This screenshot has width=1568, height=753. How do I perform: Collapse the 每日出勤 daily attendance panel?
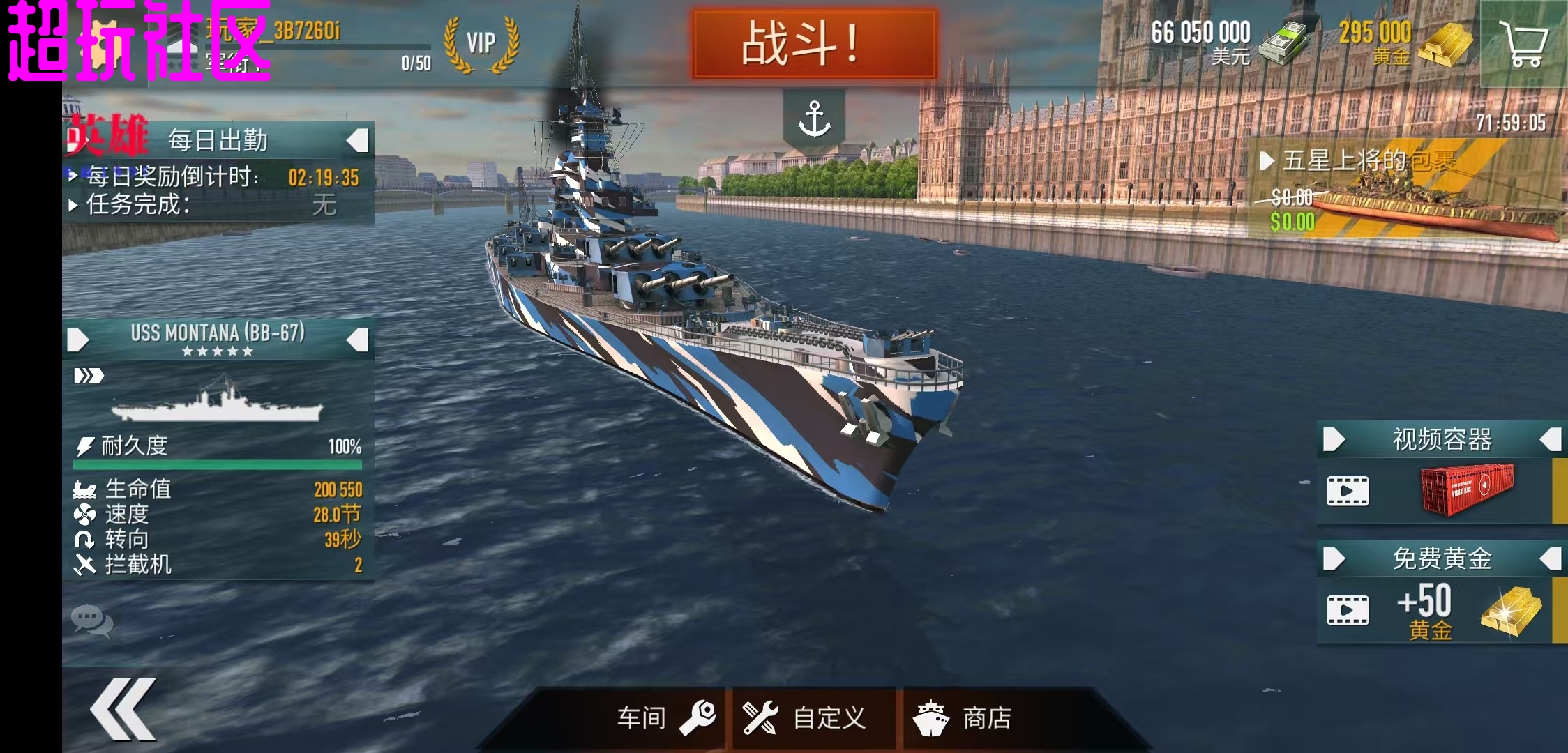coord(358,139)
